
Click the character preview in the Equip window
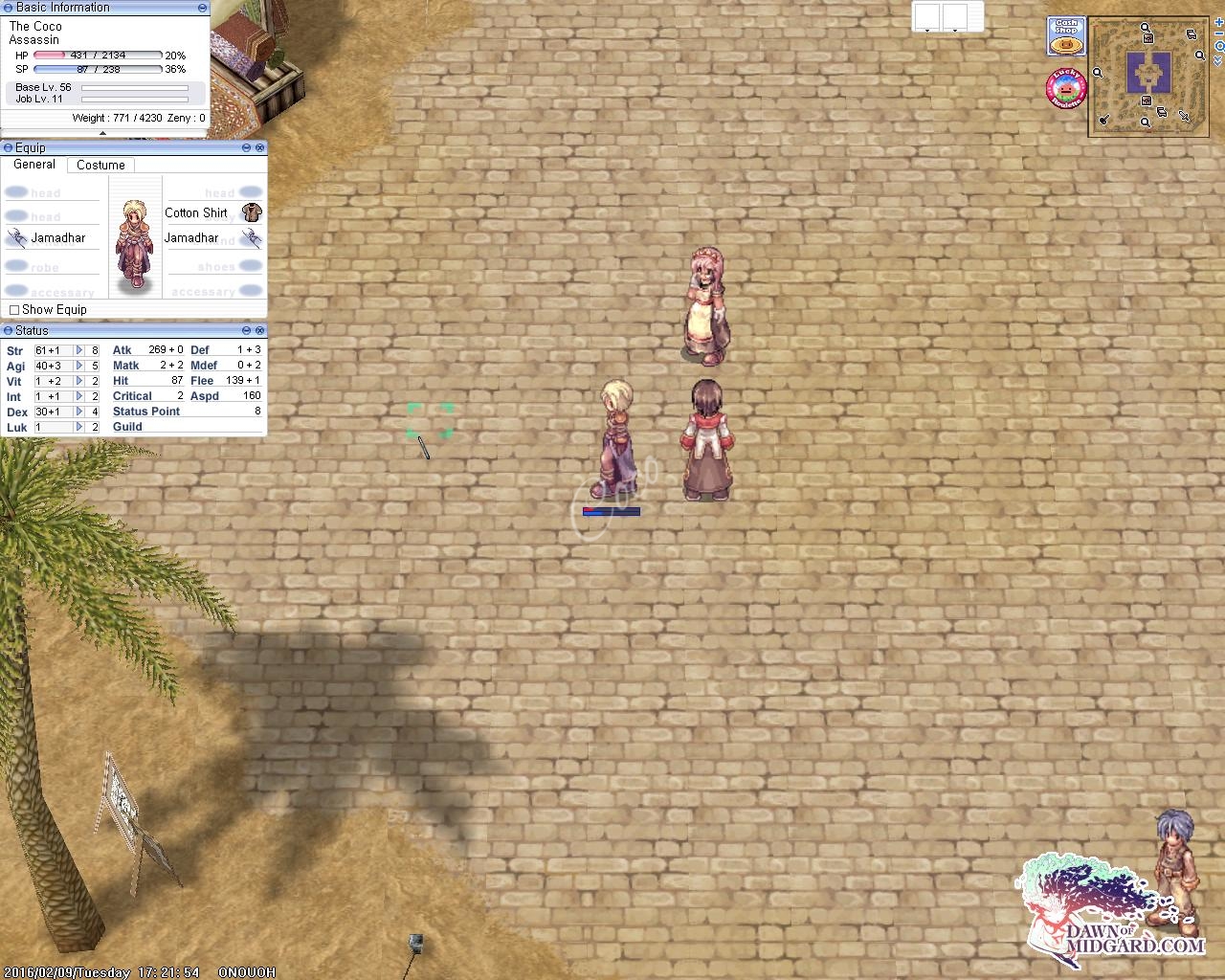click(134, 244)
